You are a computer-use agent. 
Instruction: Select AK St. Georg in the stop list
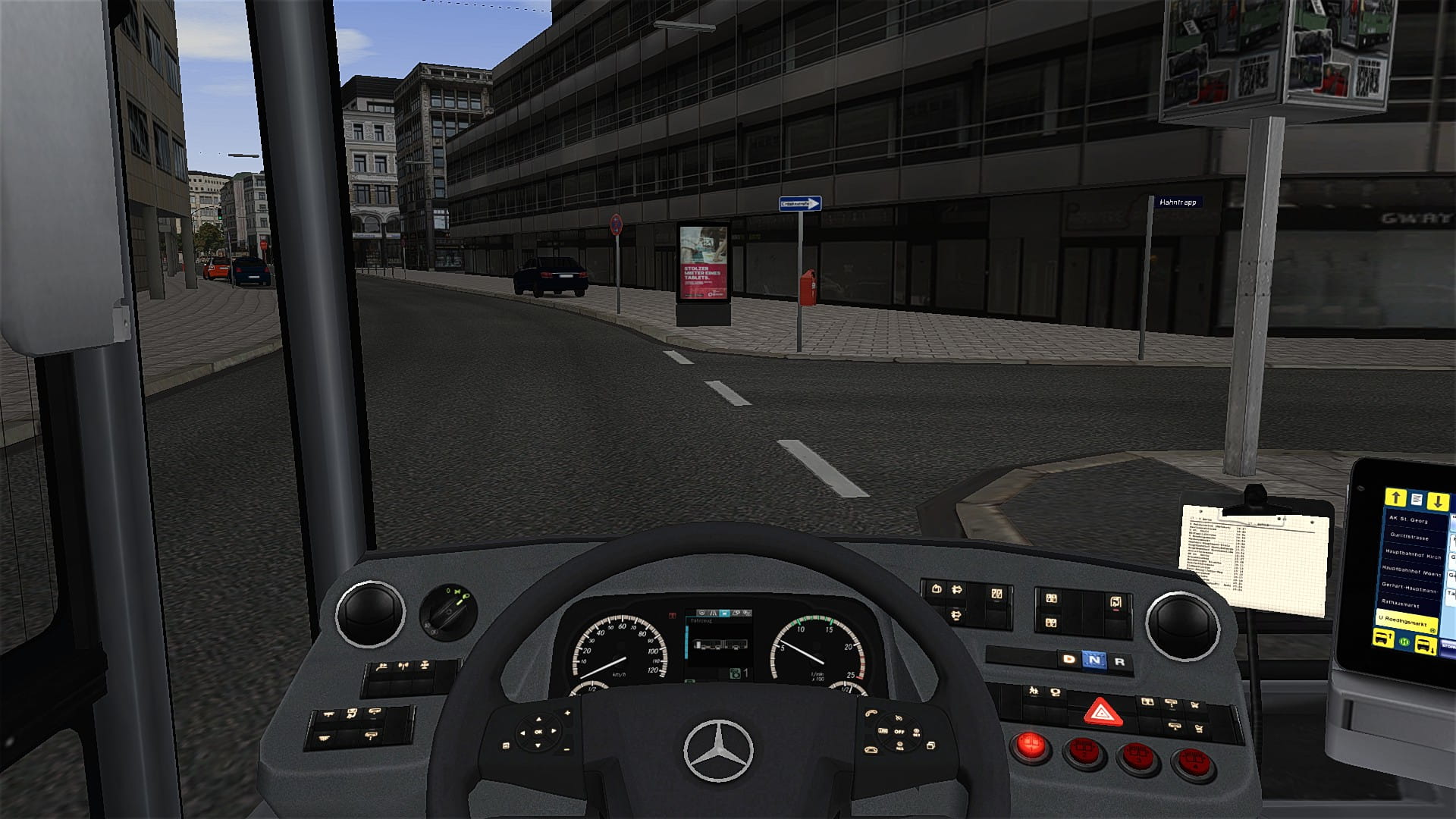pyautogui.click(x=1408, y=520)
